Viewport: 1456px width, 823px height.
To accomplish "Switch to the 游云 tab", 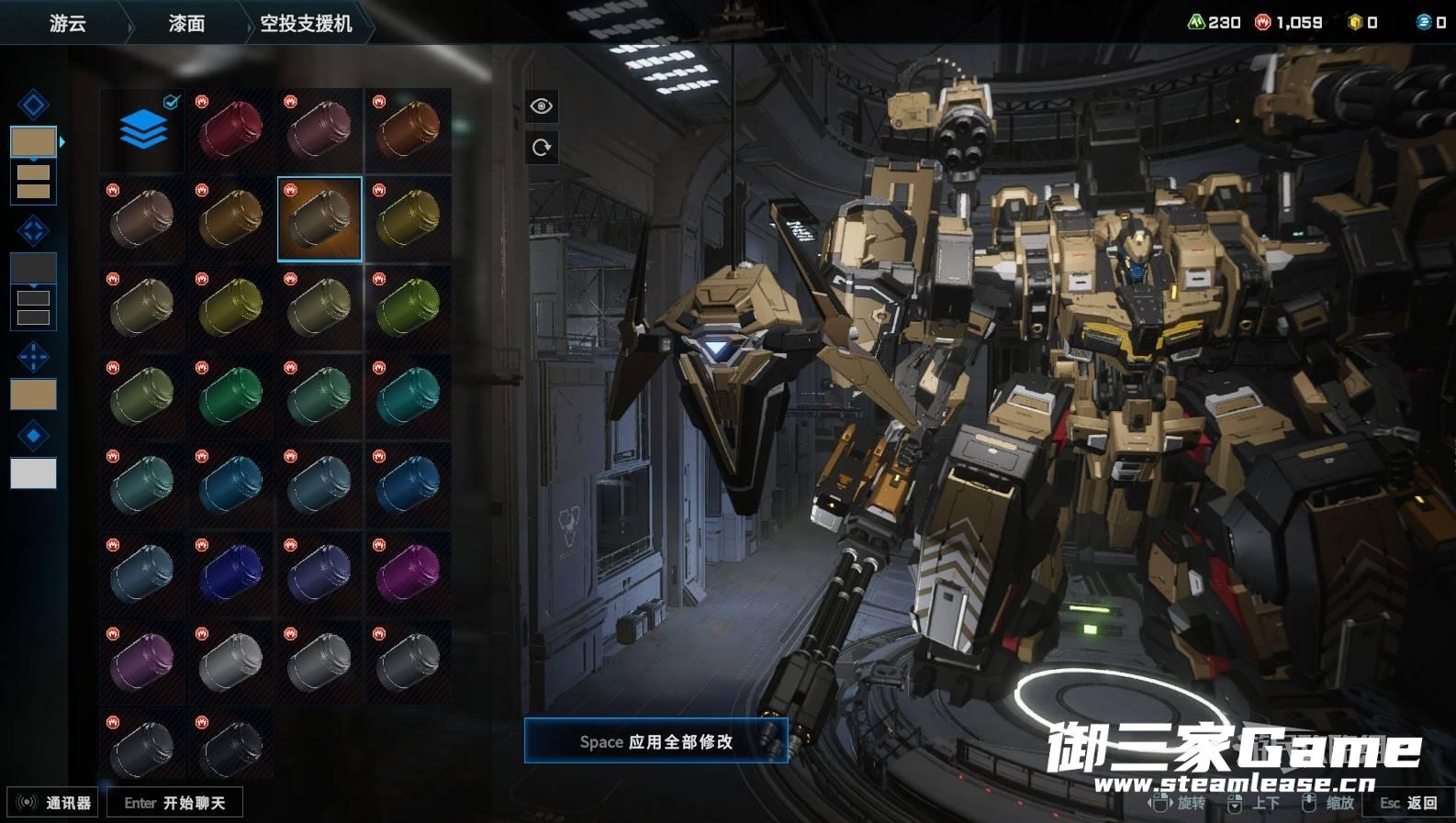I will (67, 23).
